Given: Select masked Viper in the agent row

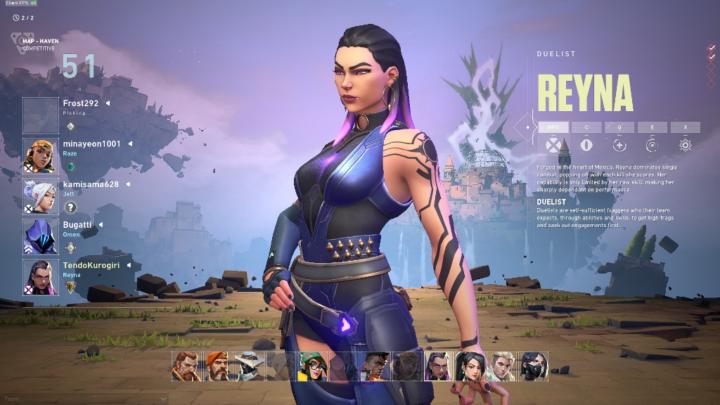Looking at the screenshot, I should [534, 366].
